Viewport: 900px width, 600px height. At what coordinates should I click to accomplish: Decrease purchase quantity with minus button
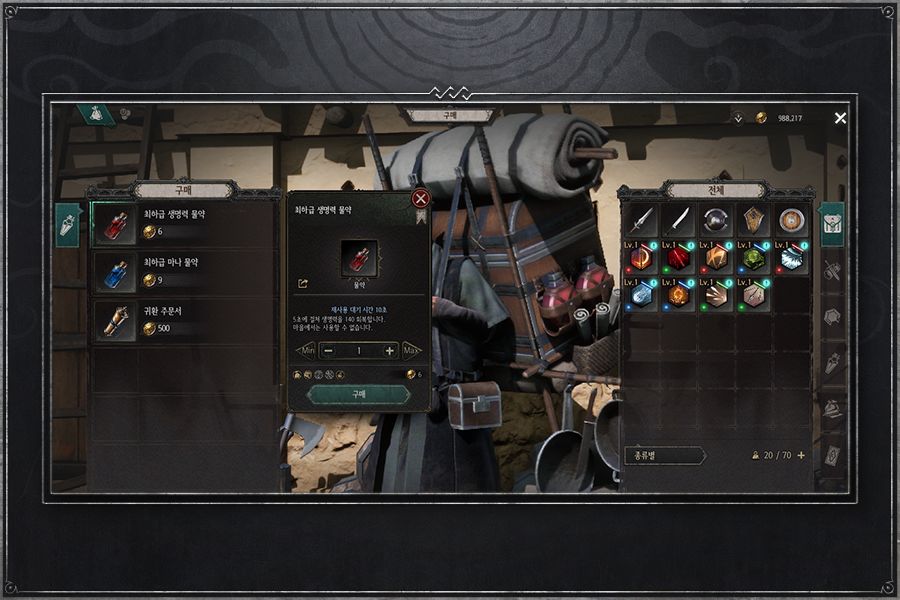pyautogui.click(x=329, y=351)
